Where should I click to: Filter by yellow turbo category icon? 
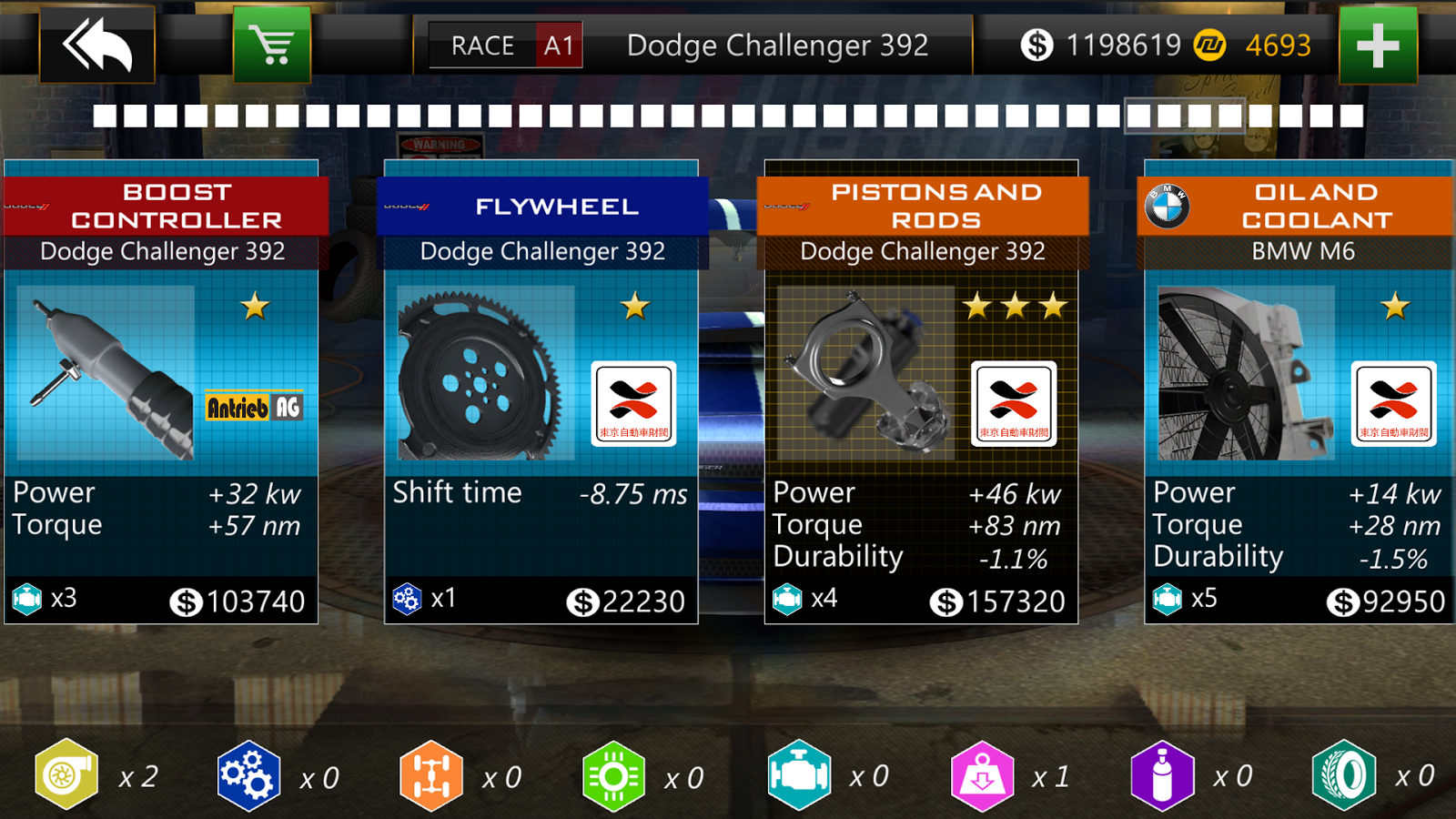[66, 775]
